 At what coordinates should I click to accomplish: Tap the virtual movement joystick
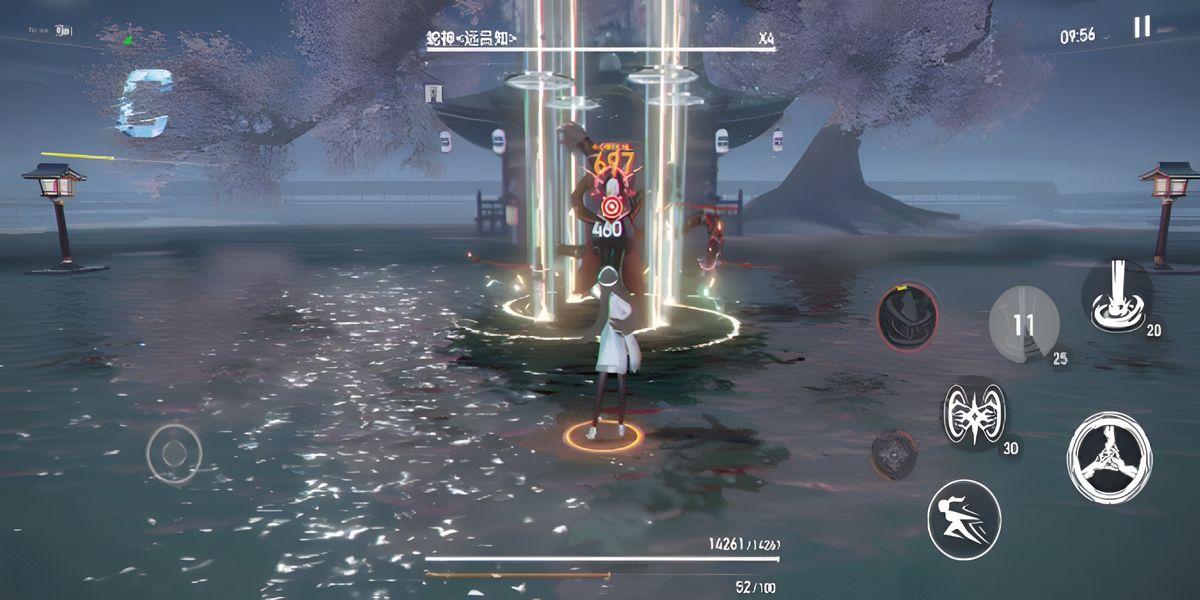[174, 452]
